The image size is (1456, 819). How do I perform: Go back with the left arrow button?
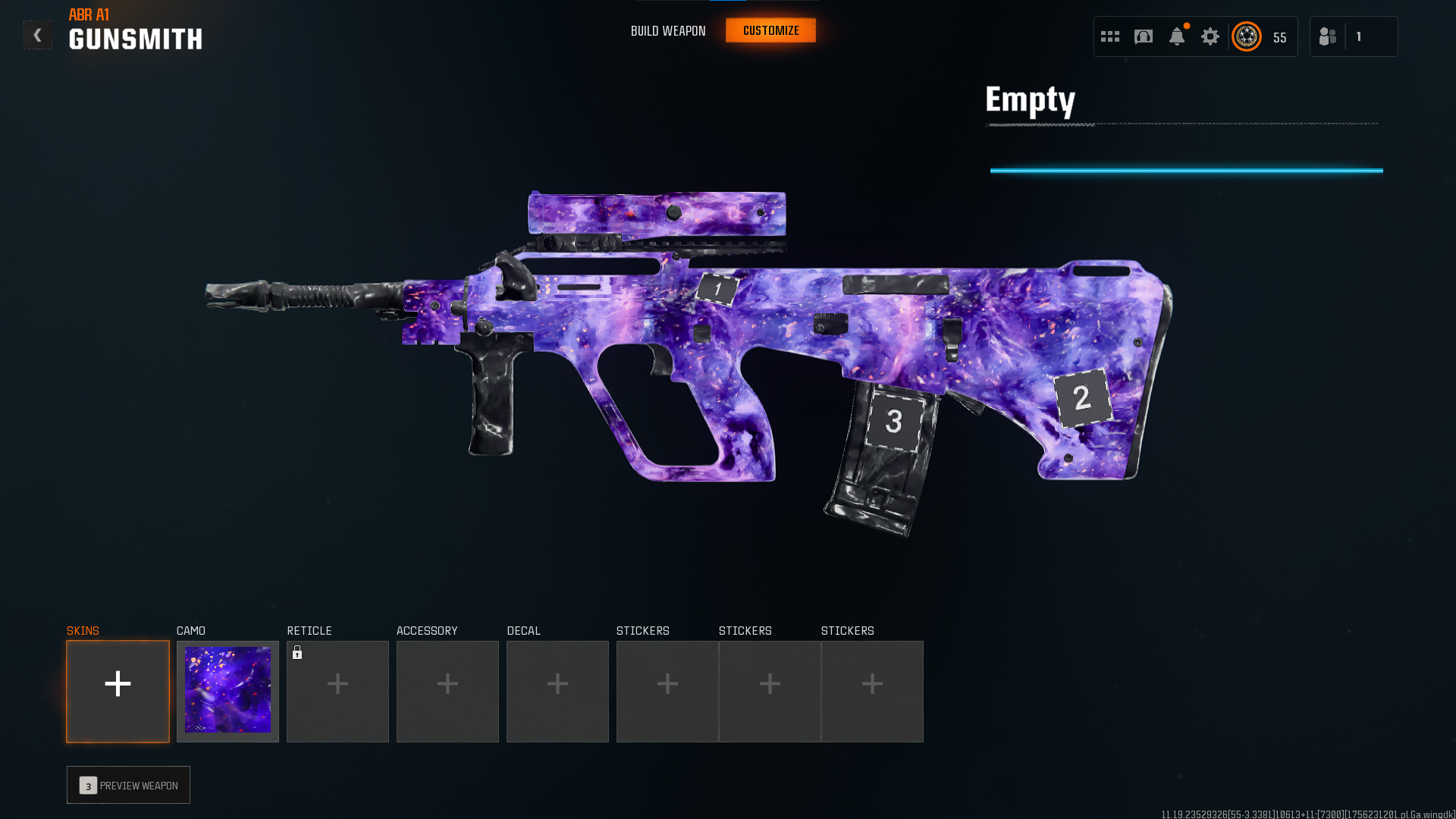[37, 35]
